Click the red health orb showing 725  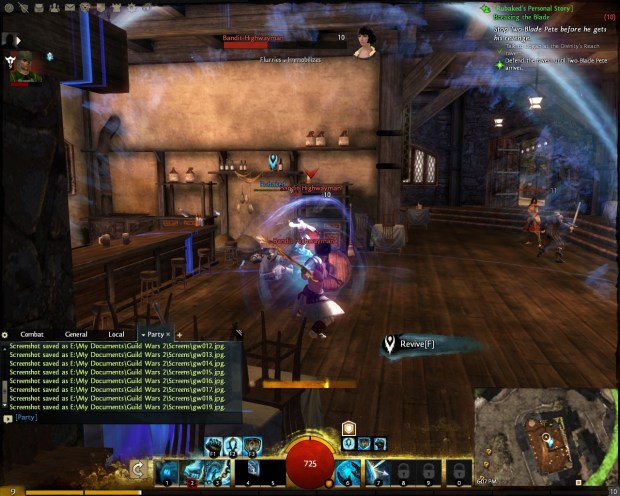310,464
